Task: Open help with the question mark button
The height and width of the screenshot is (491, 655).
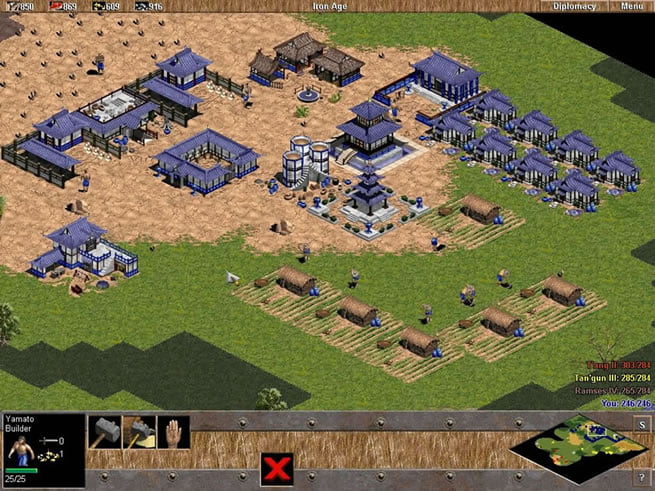Action: pos(640,476)
